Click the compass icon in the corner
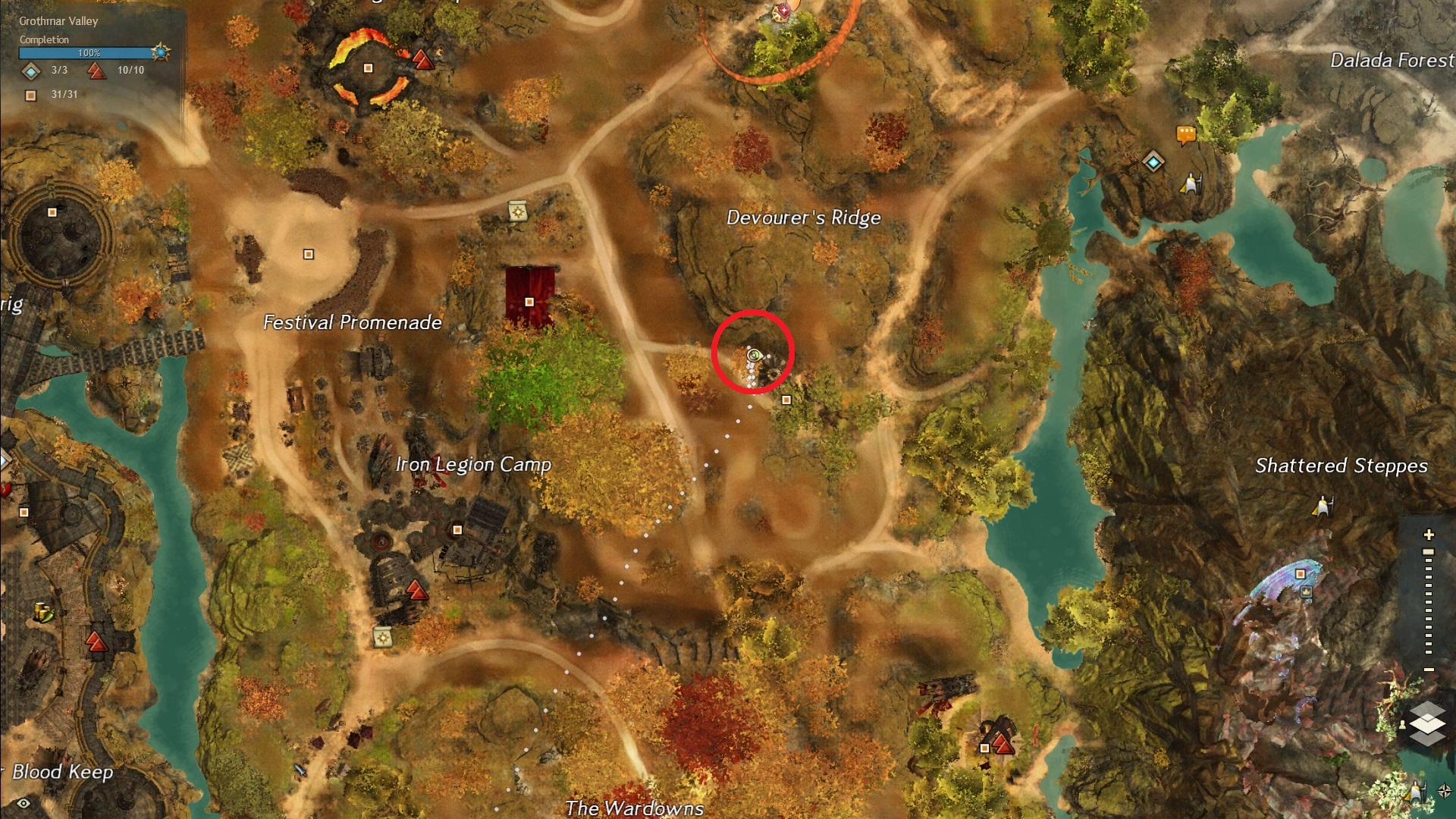The image size is (1456, 819). pyautogui.click(x=1444, y=792)
